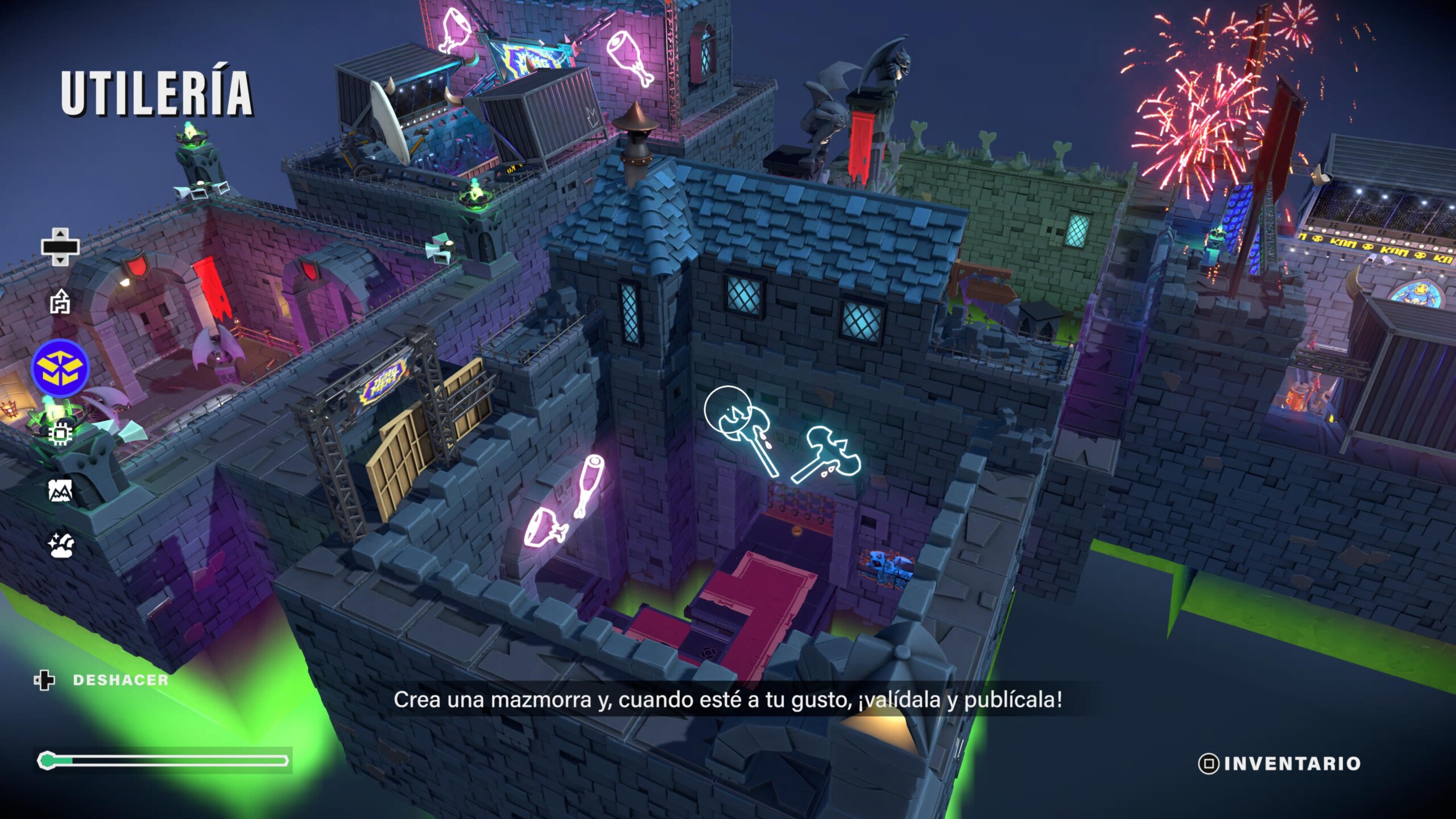The image size is (1456, 819).
Task: Switch to the microchip logic category
Action: coord(60,435)
